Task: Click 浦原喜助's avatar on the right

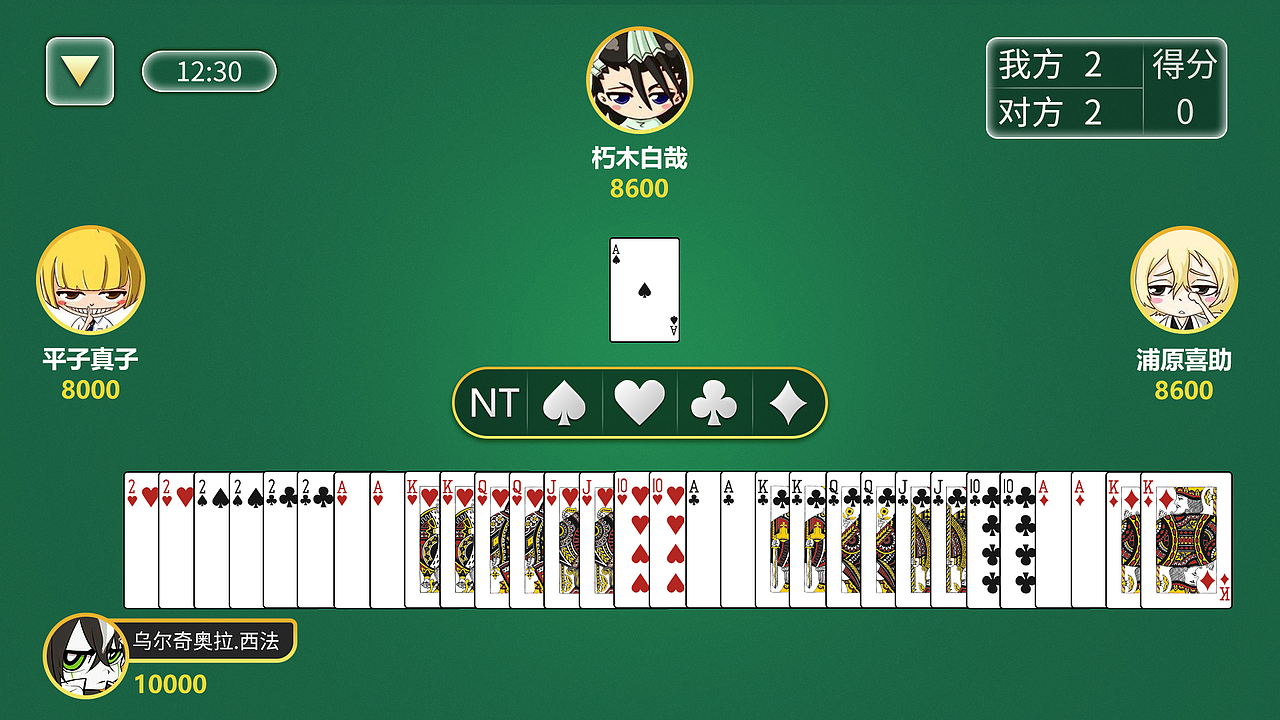Action: coord(1184,281)
